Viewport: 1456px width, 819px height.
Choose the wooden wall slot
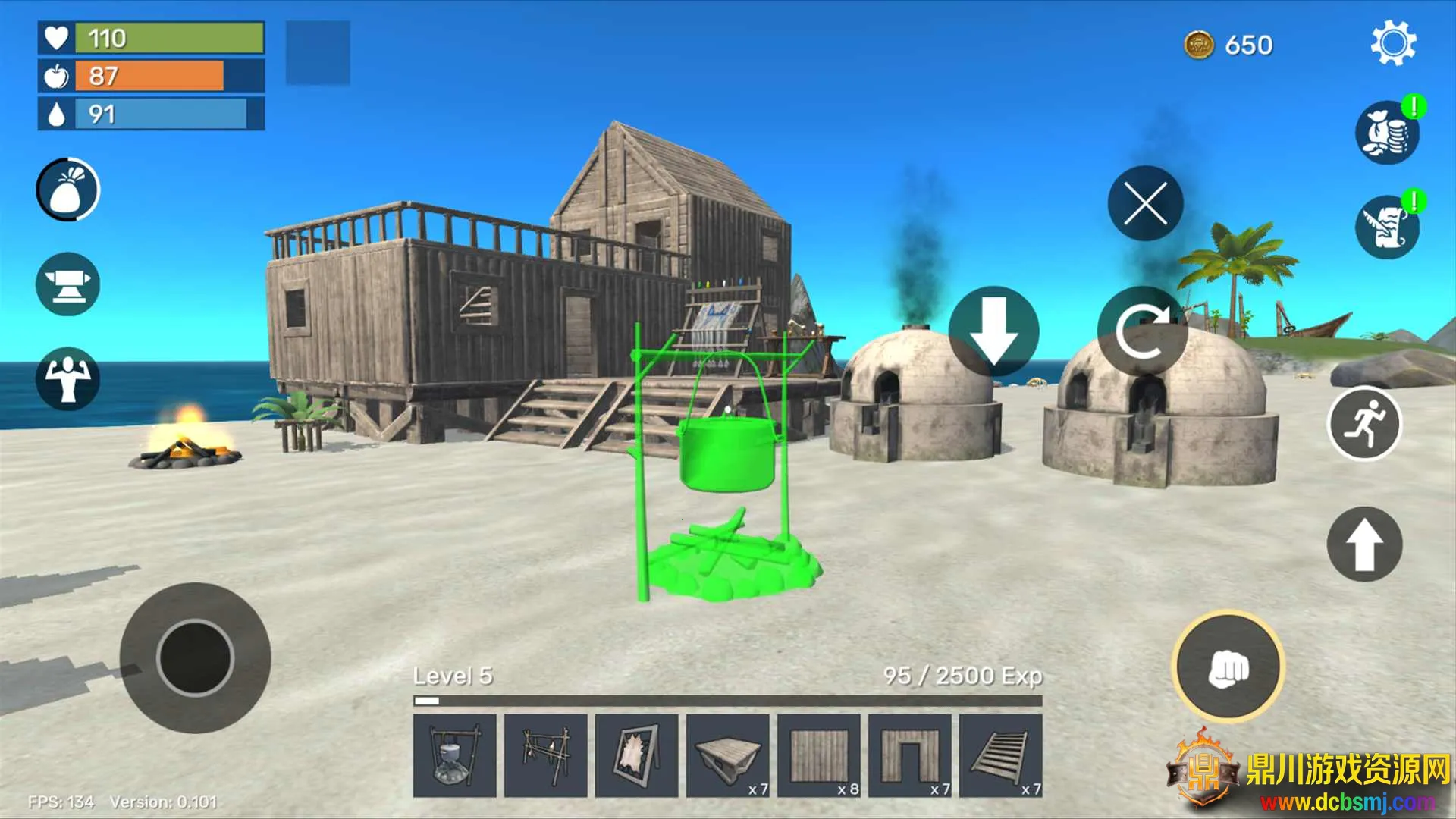pos(819,755)
